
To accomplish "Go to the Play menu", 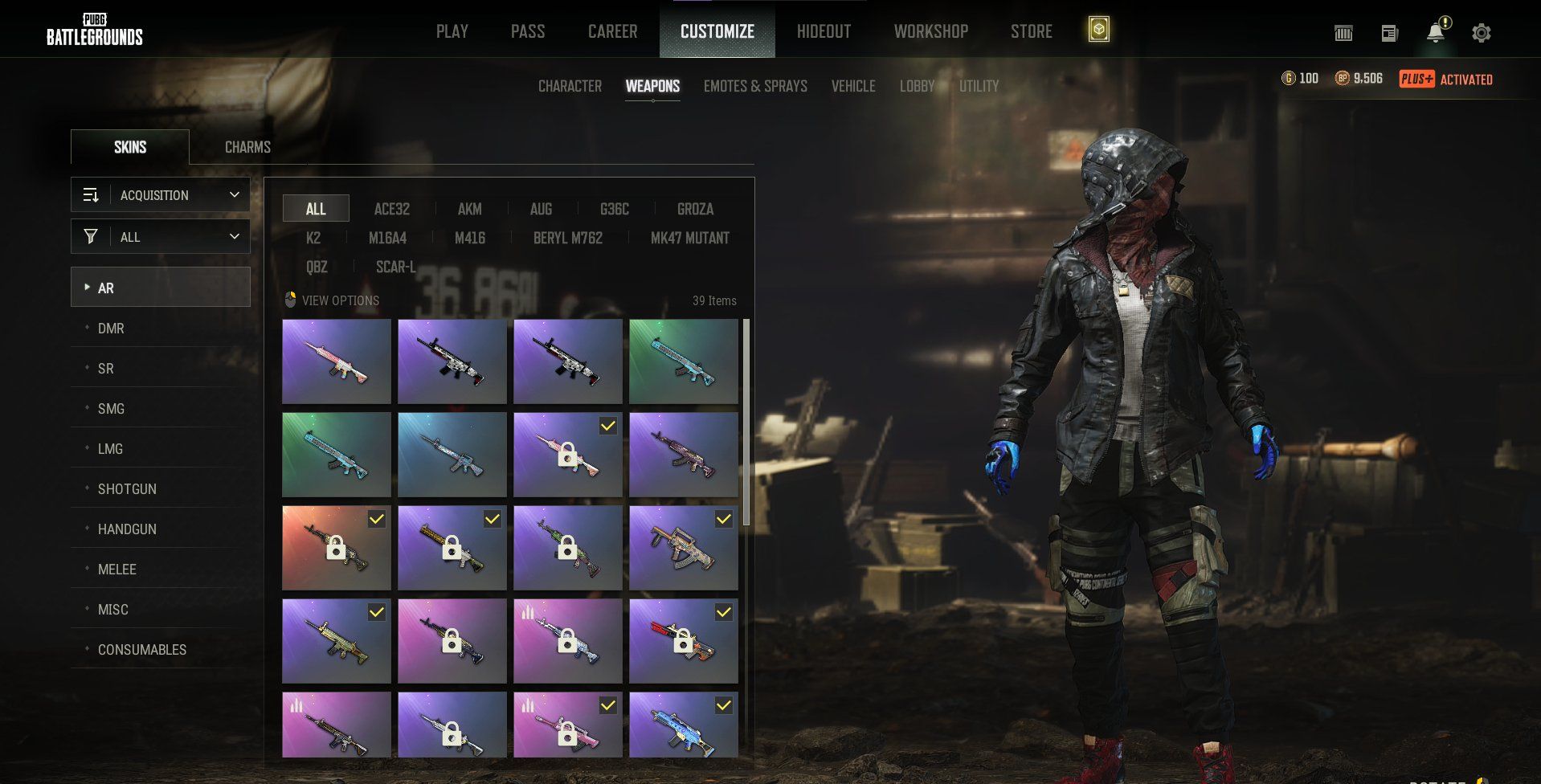I will click(452, 31).
